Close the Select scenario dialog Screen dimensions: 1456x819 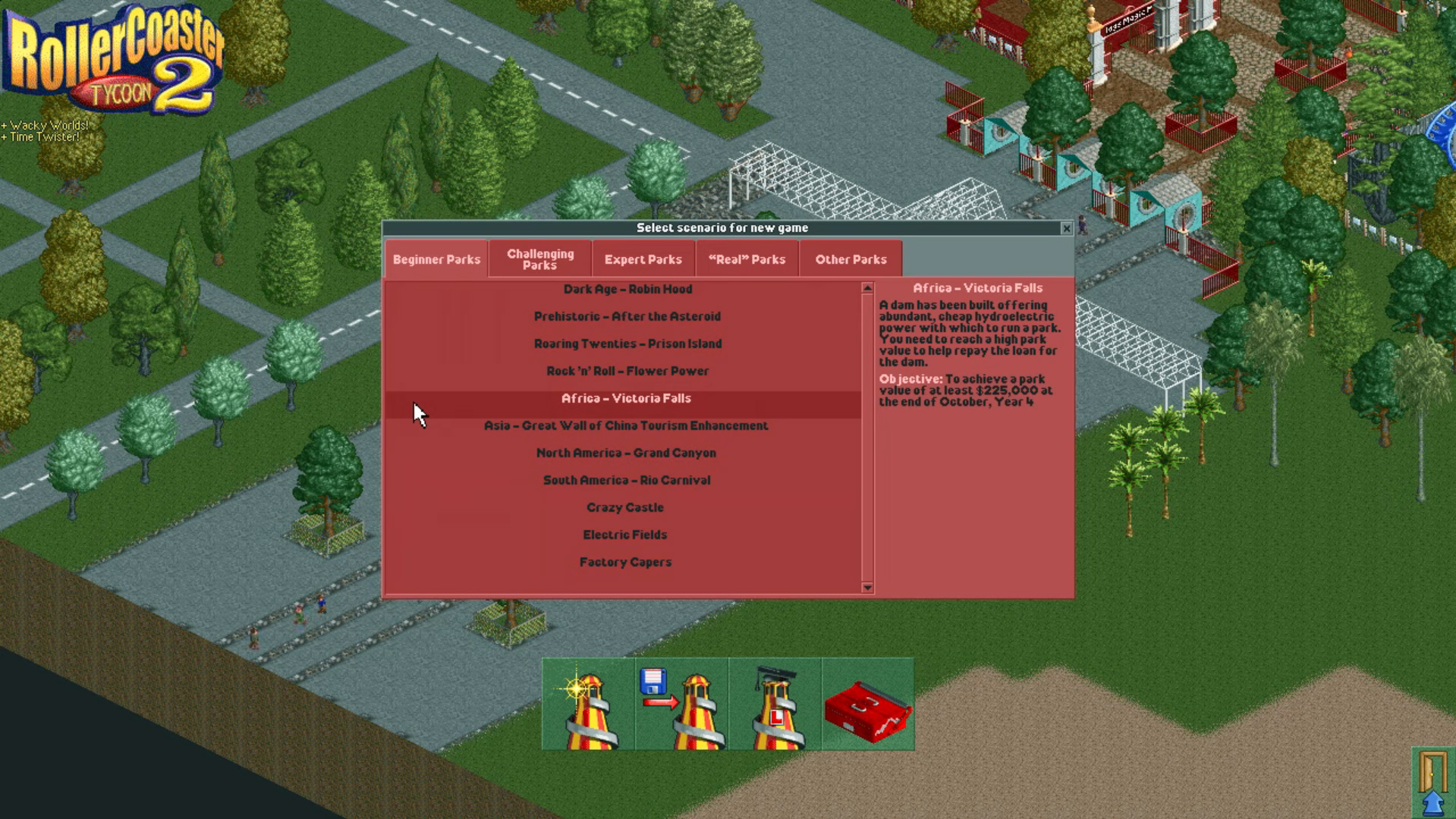pos(1066,227)
